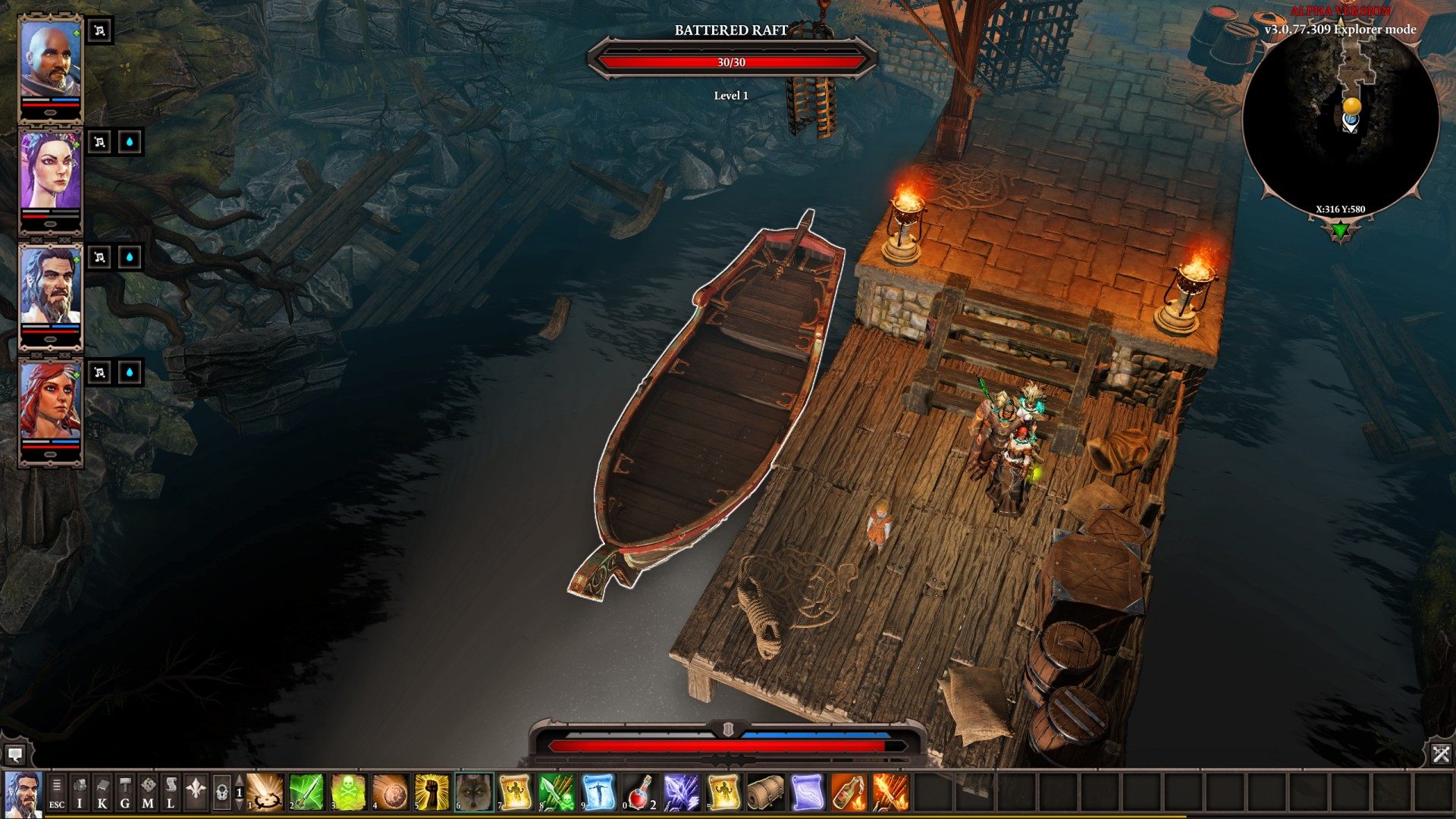The height and width of the screenshot is (819, 1456).
Task: Open the ESC game menu
Action: click(57, 793)
